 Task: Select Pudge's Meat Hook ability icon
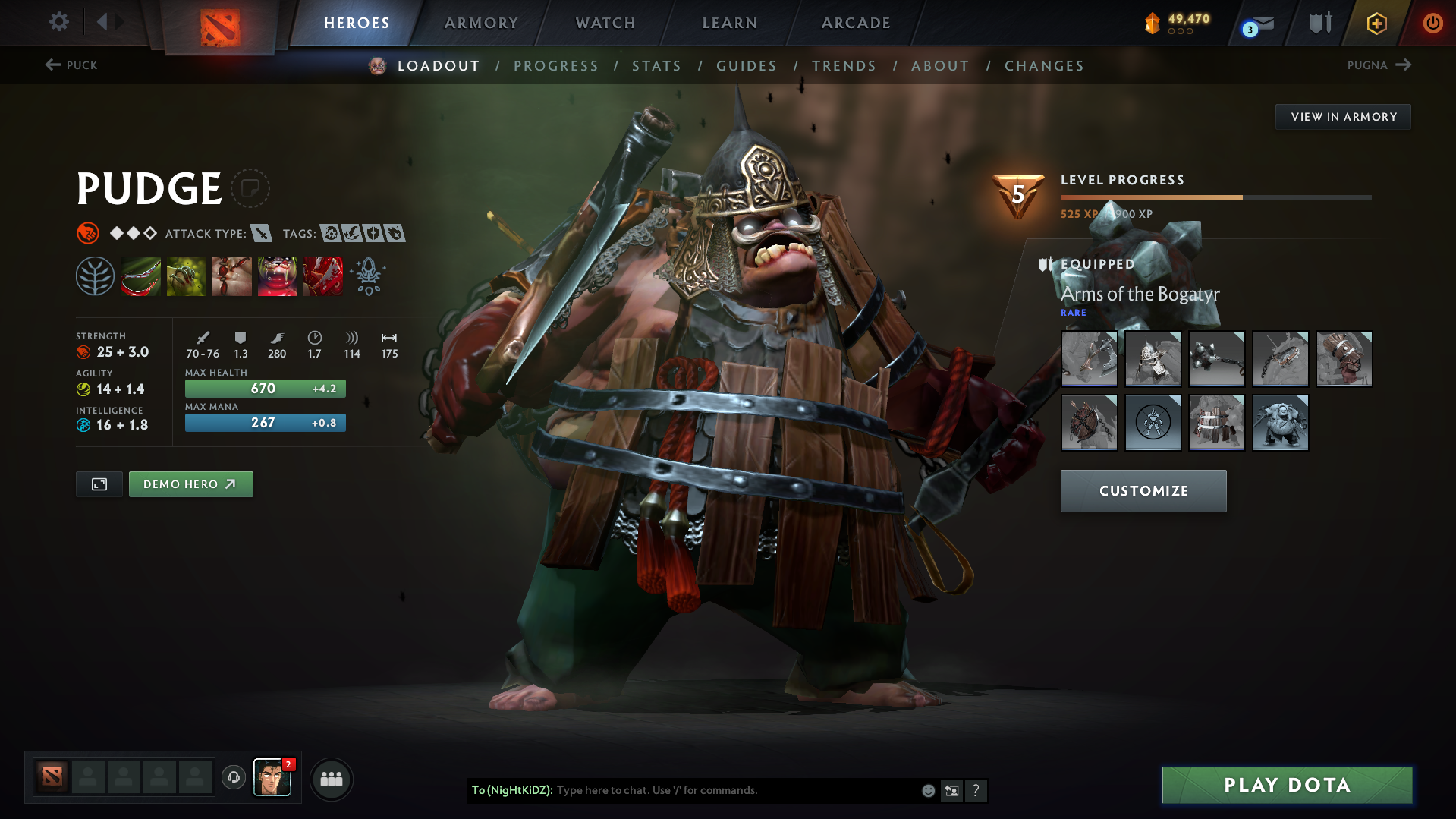tap(141, 276)
